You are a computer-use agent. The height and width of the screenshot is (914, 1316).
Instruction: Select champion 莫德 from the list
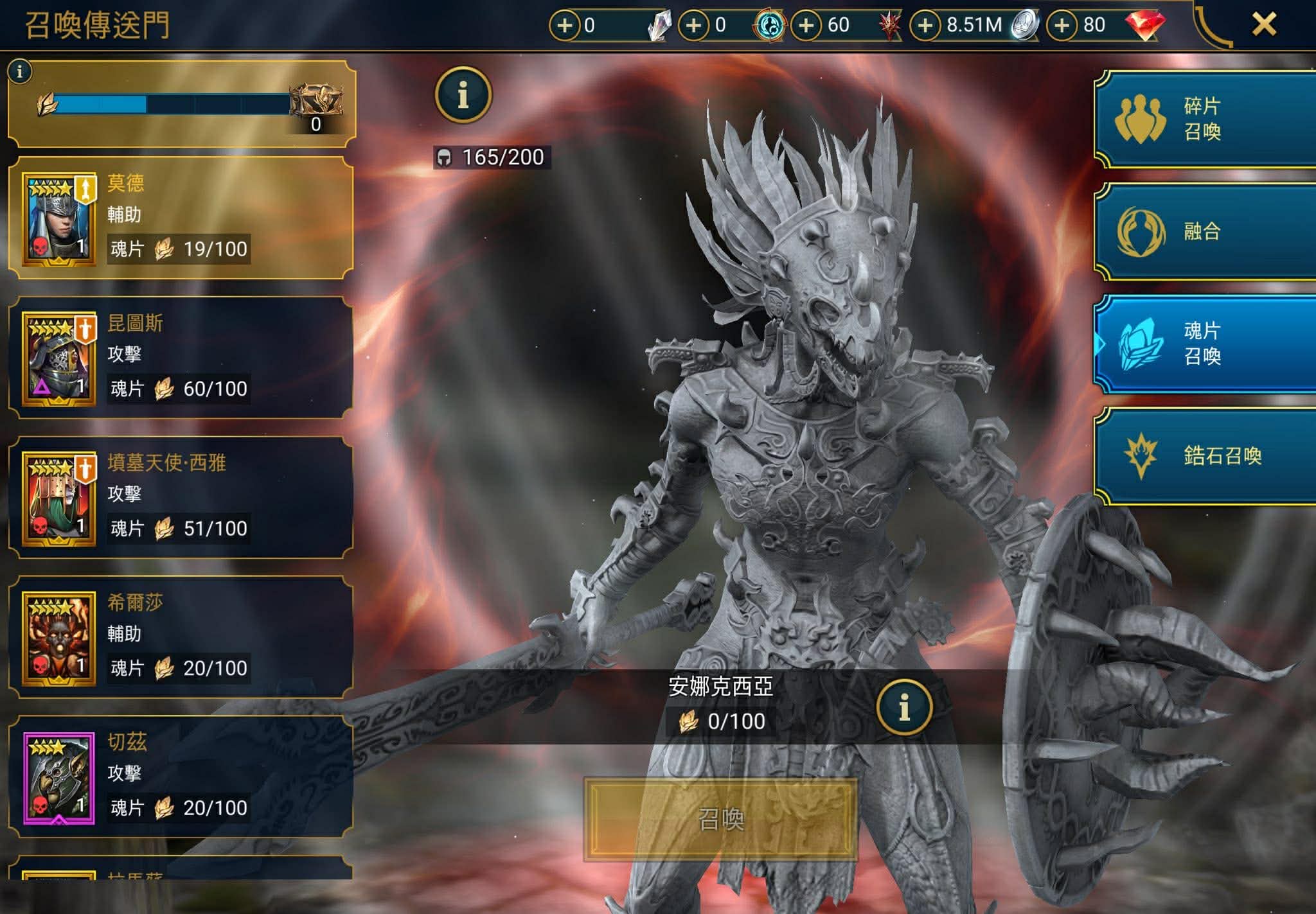point(181,218)
